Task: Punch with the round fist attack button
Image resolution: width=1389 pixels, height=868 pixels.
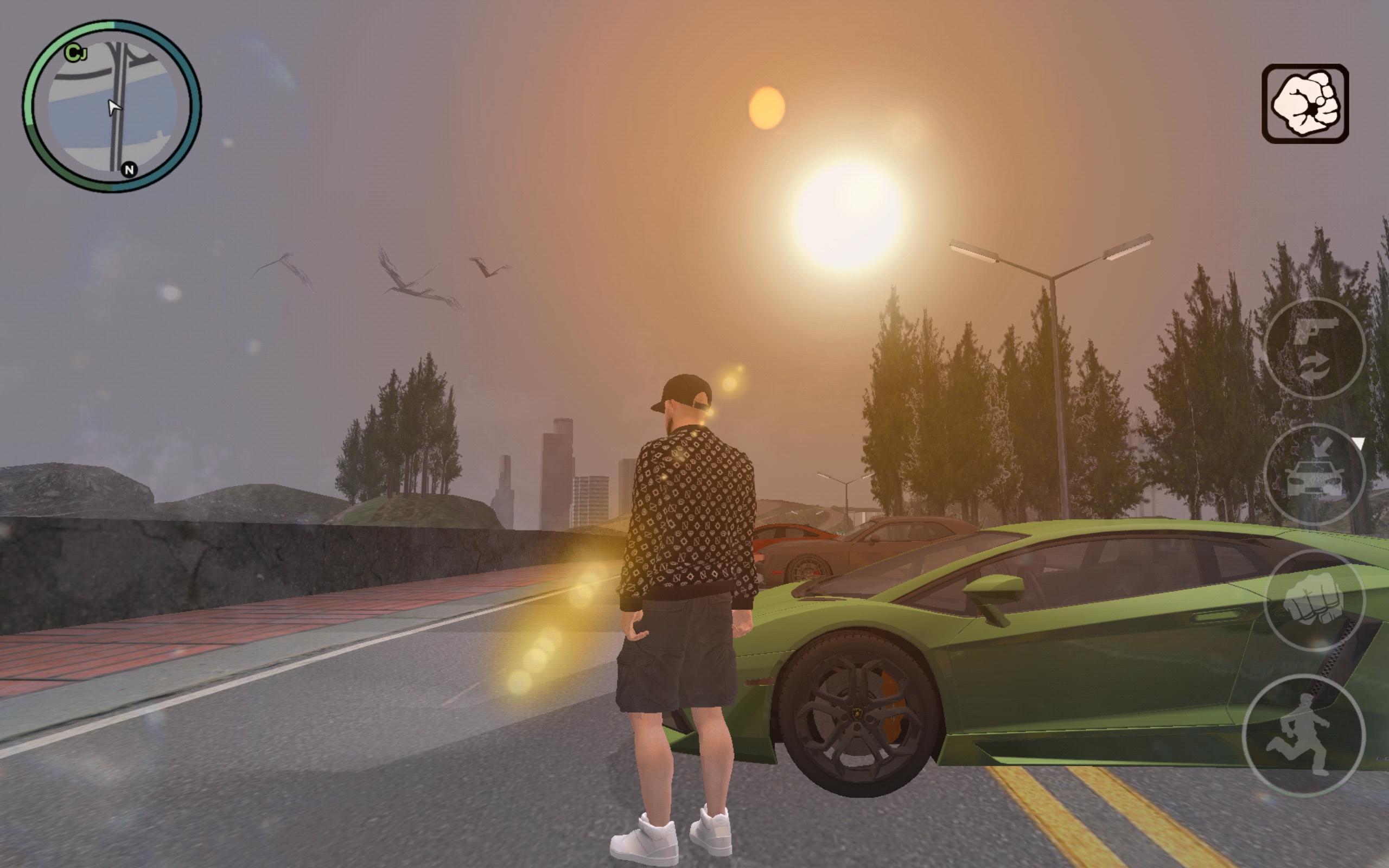Action: coord(1314,601)
